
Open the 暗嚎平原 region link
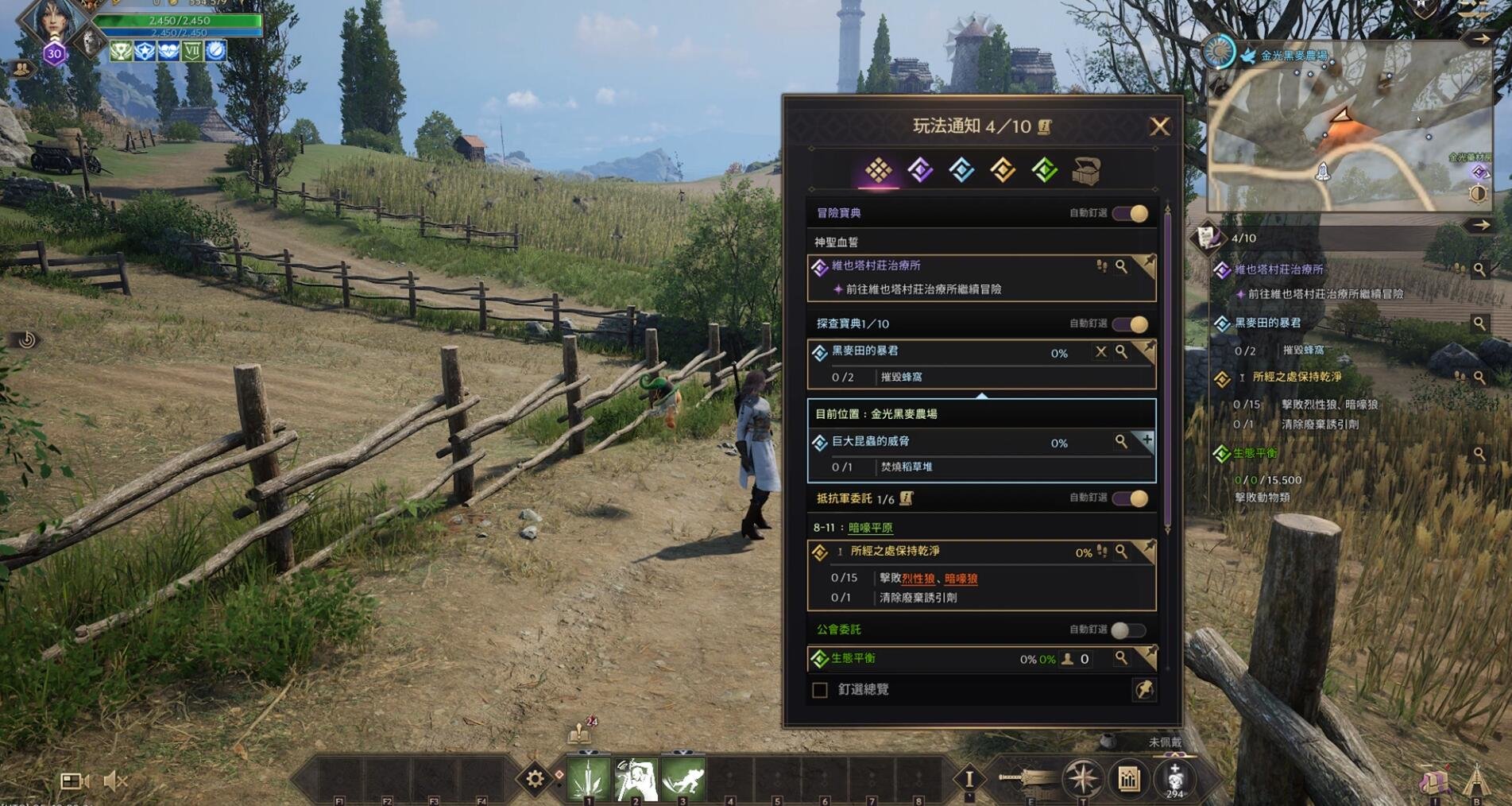(x=870, y=528)
